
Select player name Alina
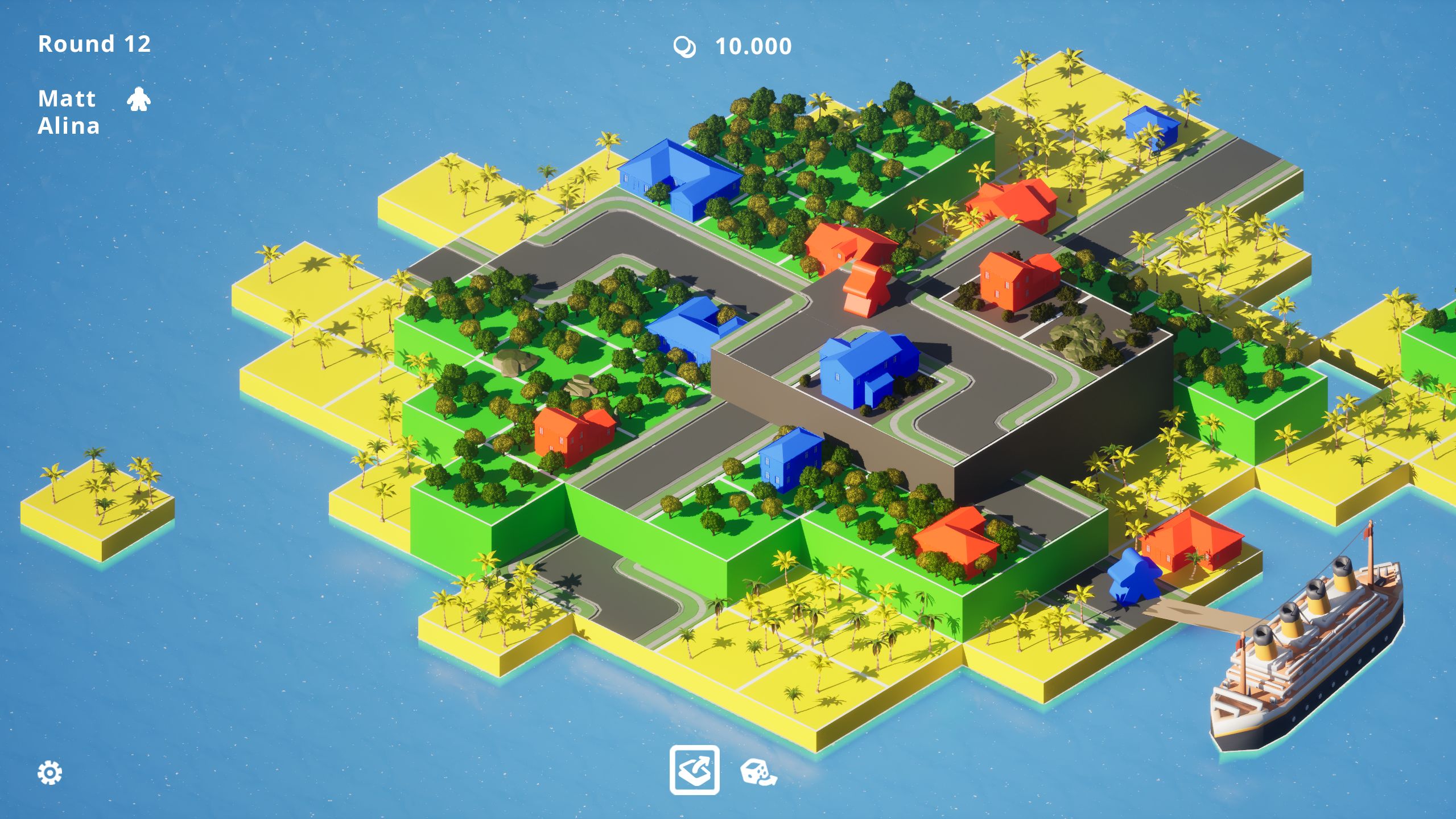tap(68, 127)
